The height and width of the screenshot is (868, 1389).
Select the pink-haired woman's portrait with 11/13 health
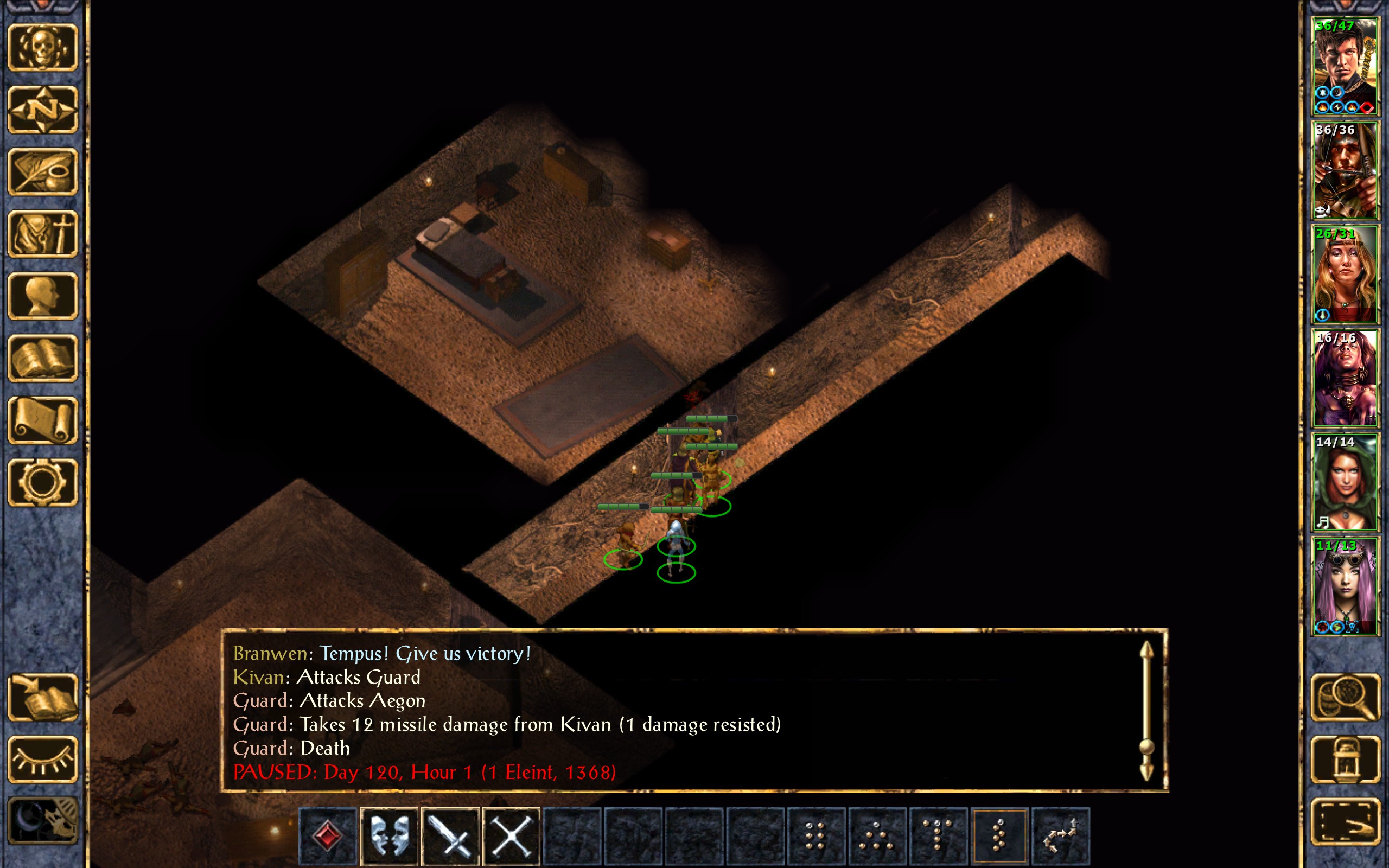pyautogui.click(x=1345, y=585)
